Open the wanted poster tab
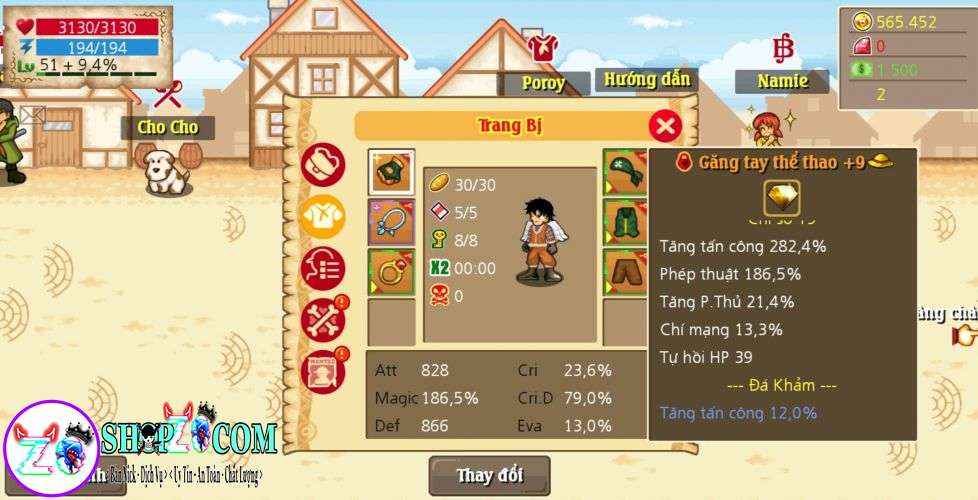The image size is (978, 500). pos(323,370)
